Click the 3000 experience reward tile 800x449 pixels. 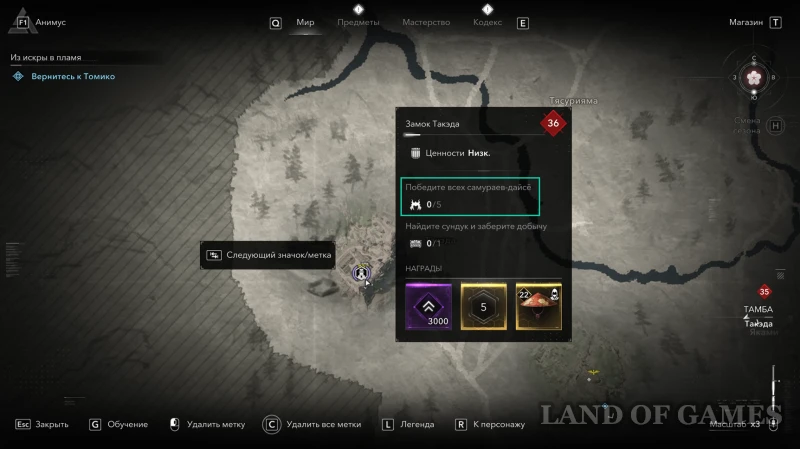[428, 307]
